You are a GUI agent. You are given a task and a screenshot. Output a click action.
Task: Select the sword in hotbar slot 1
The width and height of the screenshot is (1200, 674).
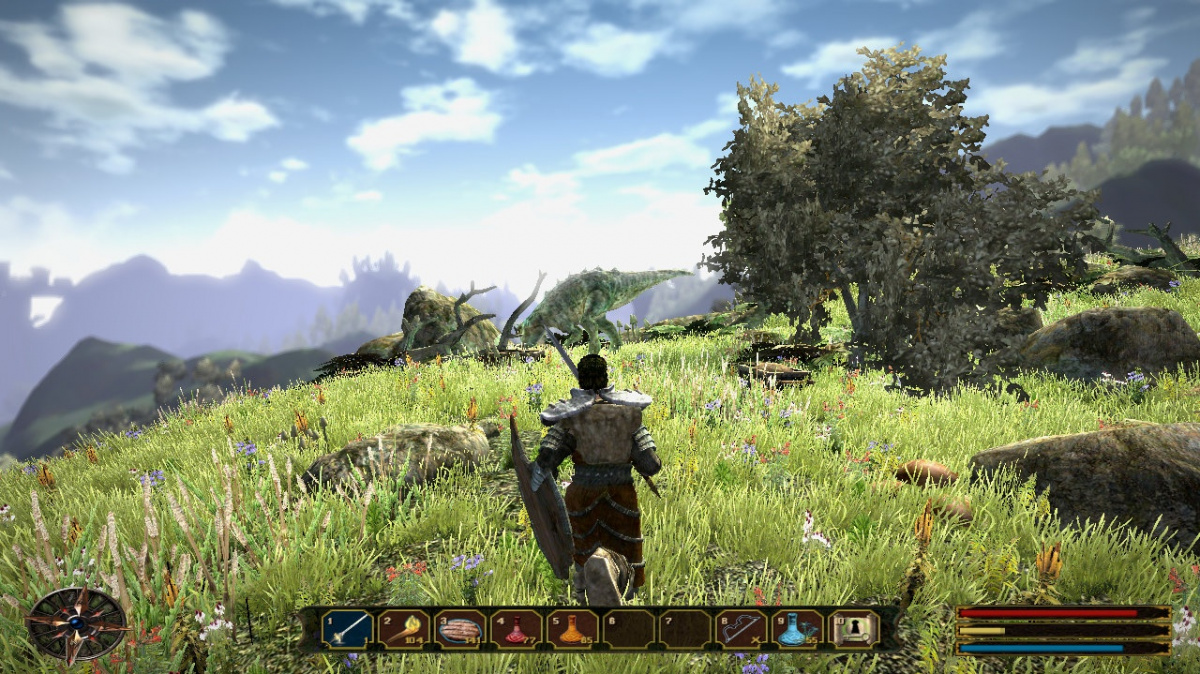pyautogui.click(x=346, y=629)
